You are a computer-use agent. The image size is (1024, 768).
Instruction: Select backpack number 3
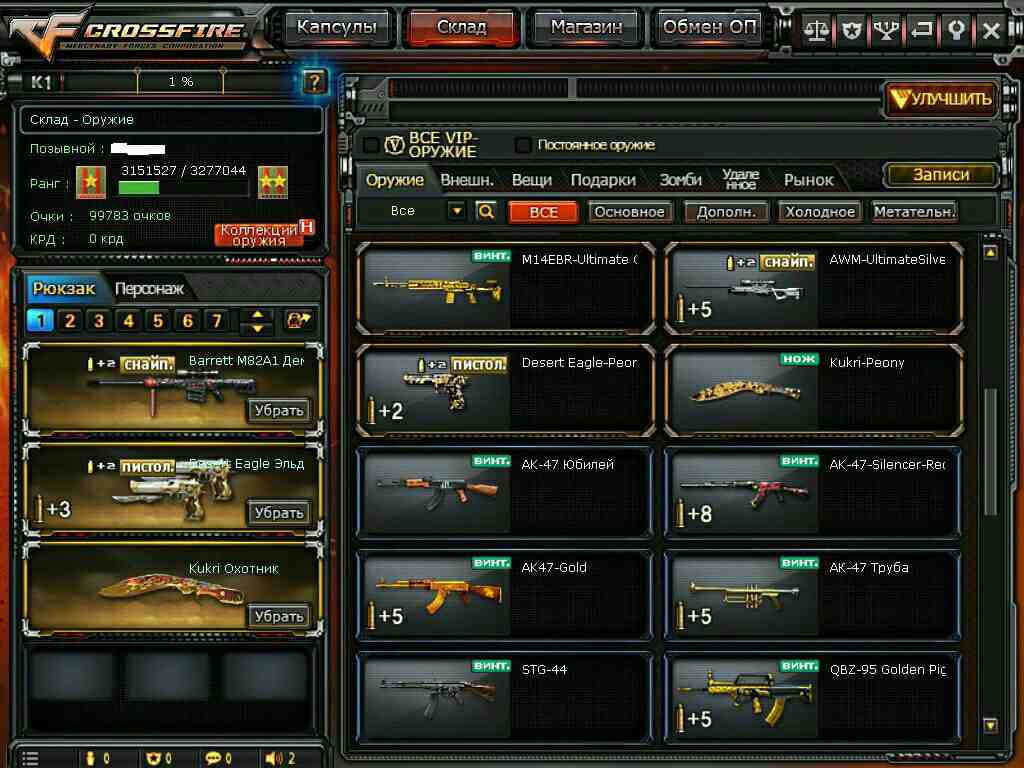[98, 321]
